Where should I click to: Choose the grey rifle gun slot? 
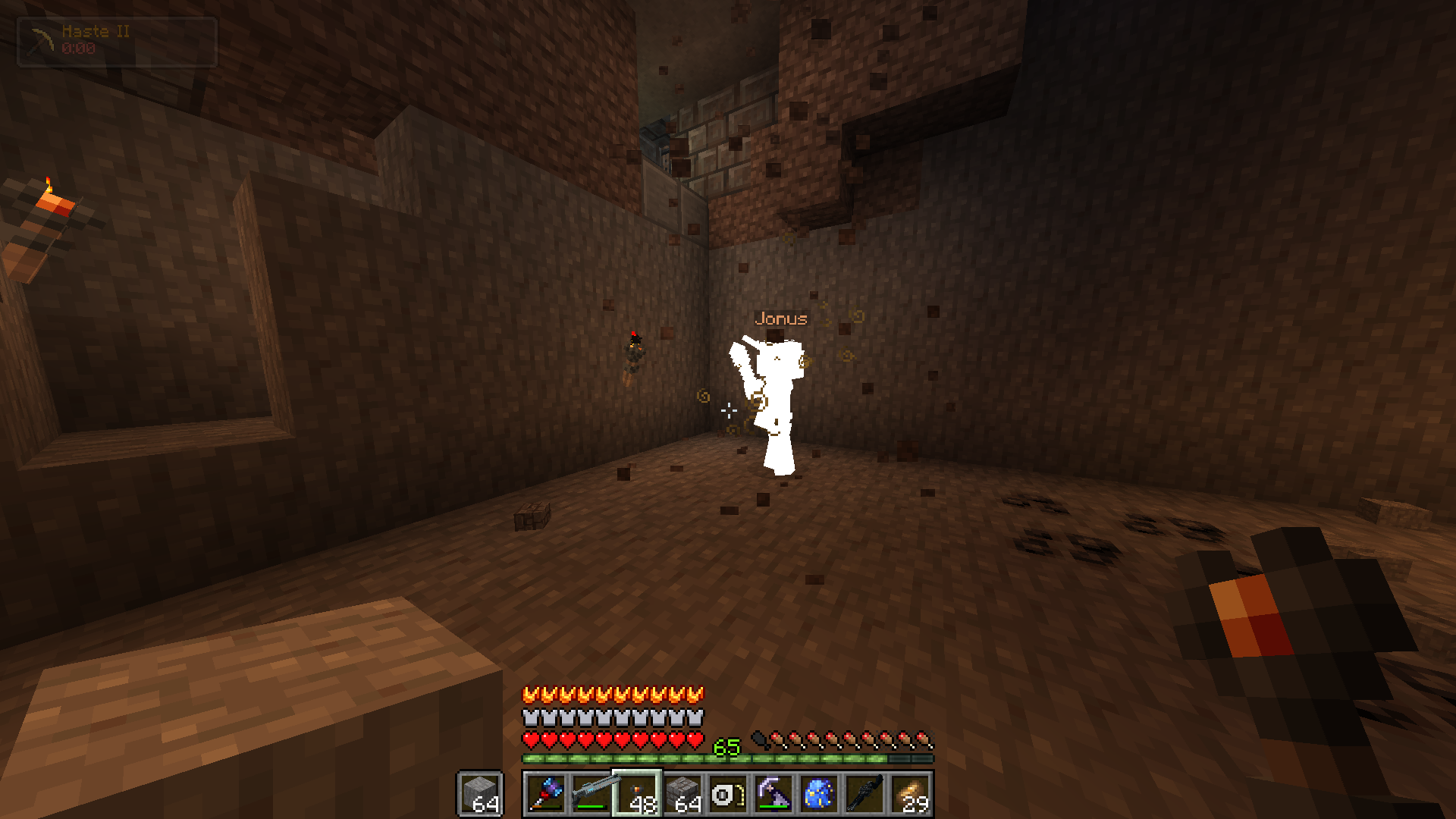tap(591, 794)
